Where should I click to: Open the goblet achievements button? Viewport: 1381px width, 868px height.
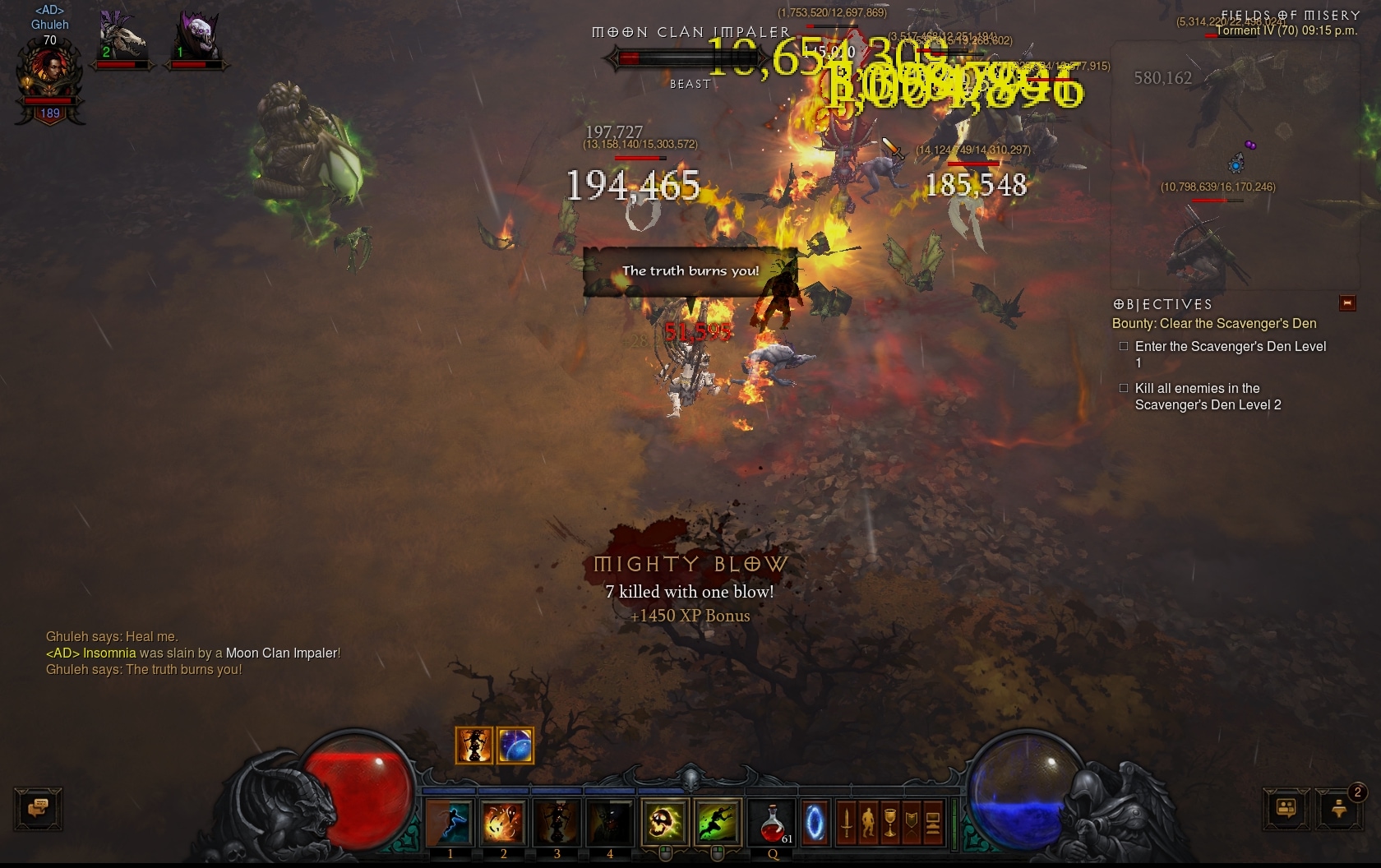pos(889,822)
